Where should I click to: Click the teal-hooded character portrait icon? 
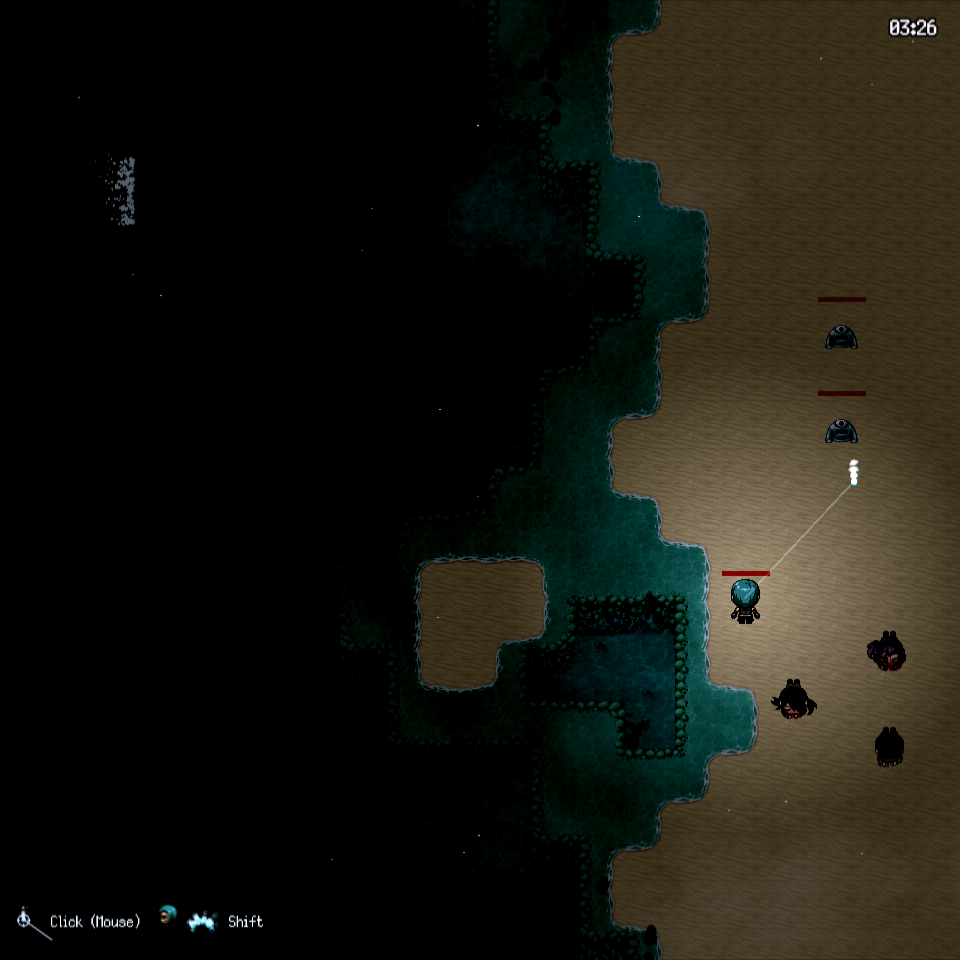pos(168,913)
